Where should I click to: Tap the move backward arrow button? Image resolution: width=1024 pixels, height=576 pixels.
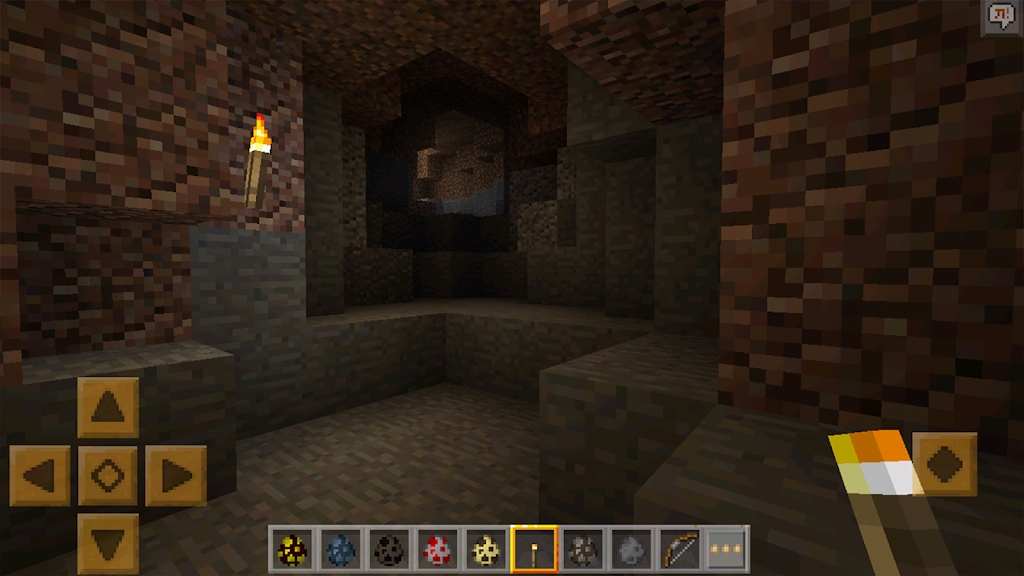pos(108,543)
